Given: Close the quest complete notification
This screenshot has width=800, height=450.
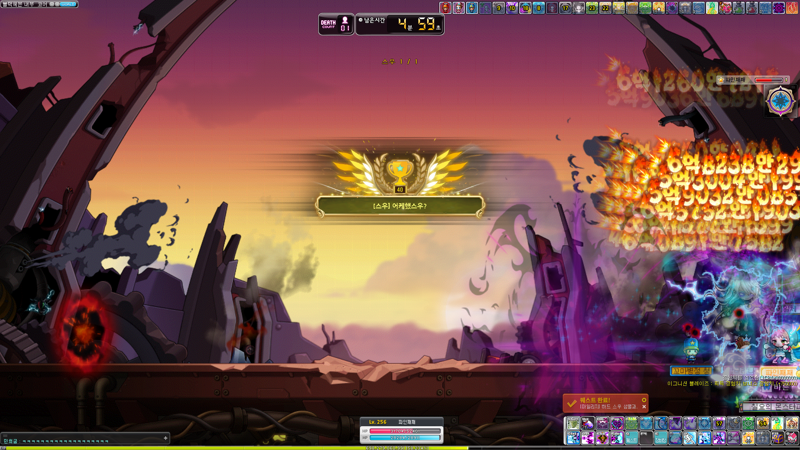Looking at the screenshot, I should click(644, 408).
